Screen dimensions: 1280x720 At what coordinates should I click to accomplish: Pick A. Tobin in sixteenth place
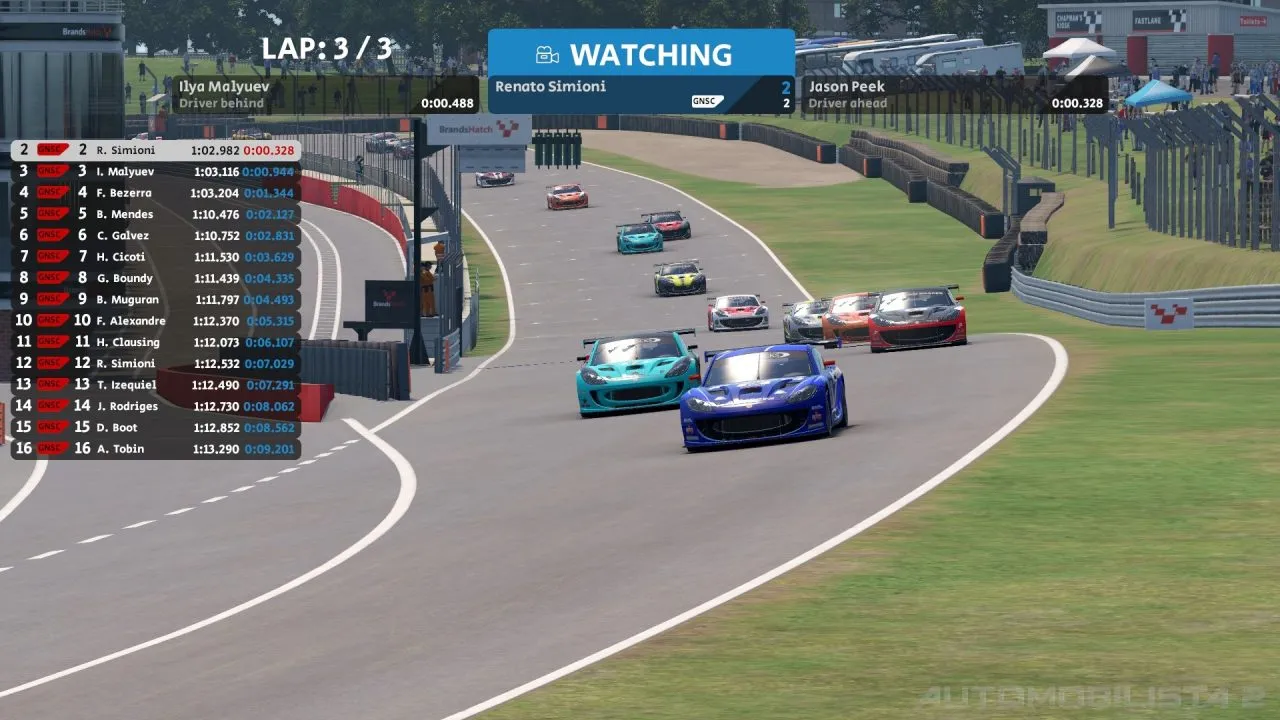[x=155, y=449]
